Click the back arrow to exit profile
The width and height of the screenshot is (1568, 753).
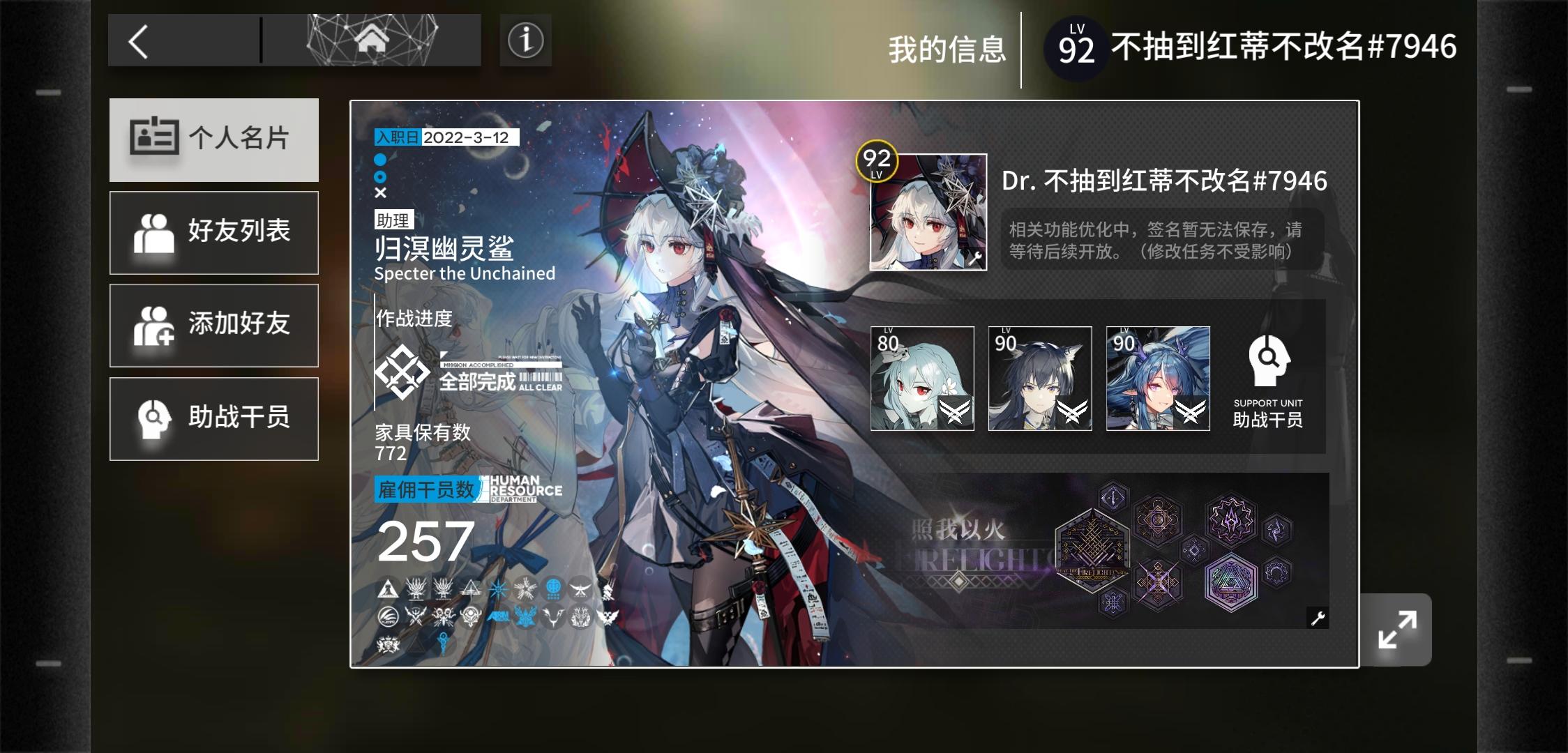pos(139,40)
